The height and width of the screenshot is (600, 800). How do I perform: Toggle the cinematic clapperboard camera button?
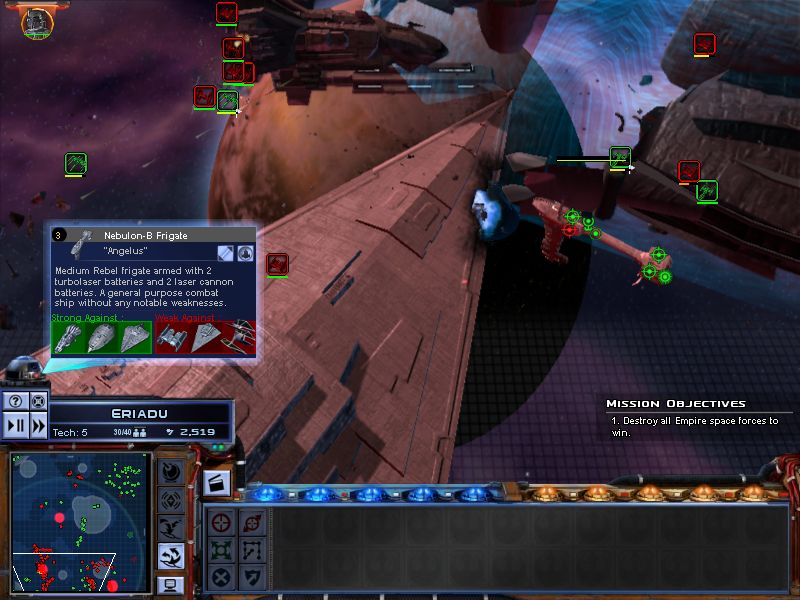tap(218, 484)
